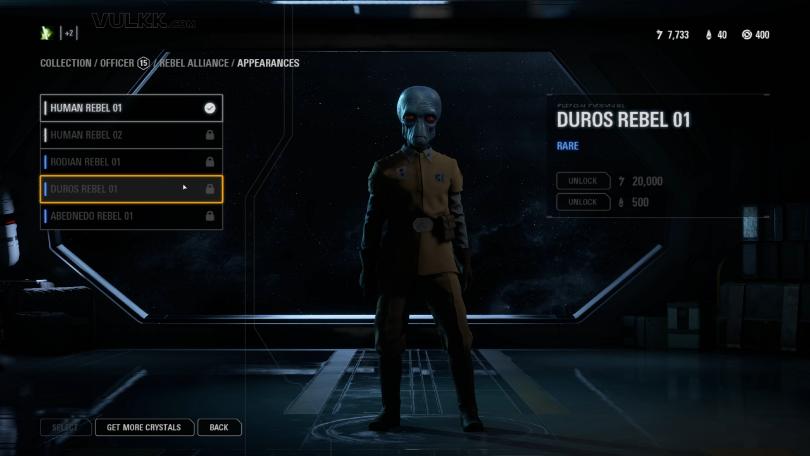Click the greyed-out Select button

[x=65, y=427]
